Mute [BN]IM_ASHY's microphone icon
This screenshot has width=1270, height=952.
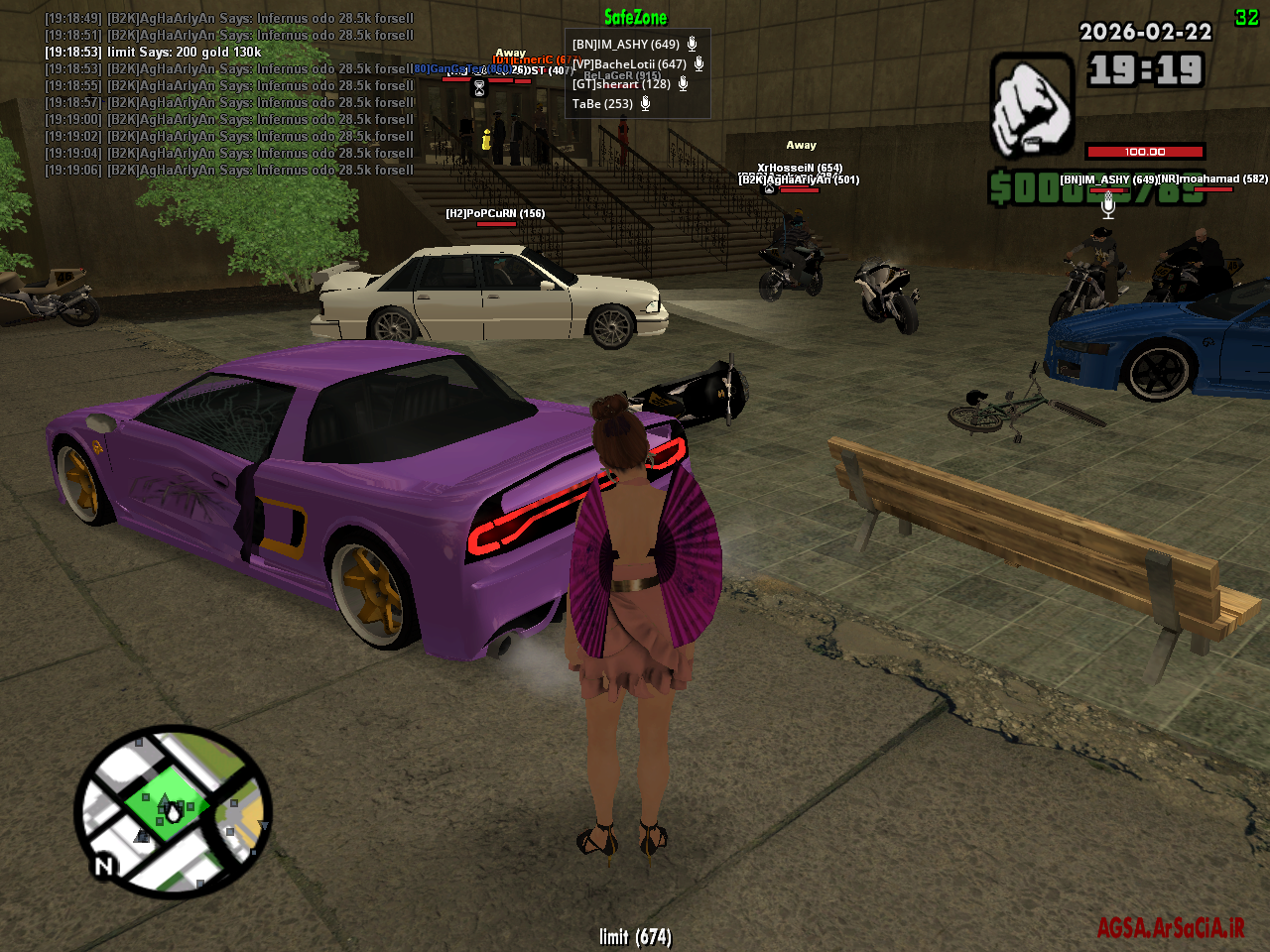(693, 45)
